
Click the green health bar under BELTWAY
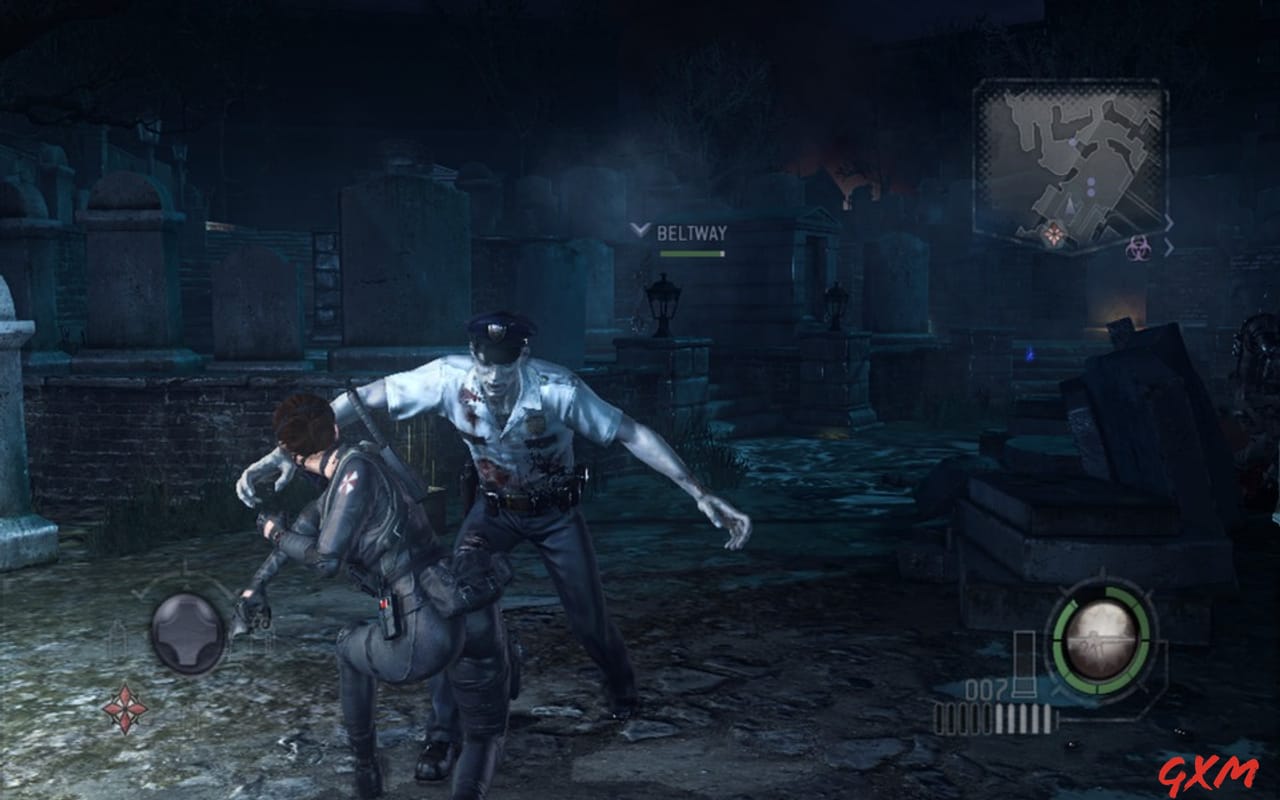693,252
